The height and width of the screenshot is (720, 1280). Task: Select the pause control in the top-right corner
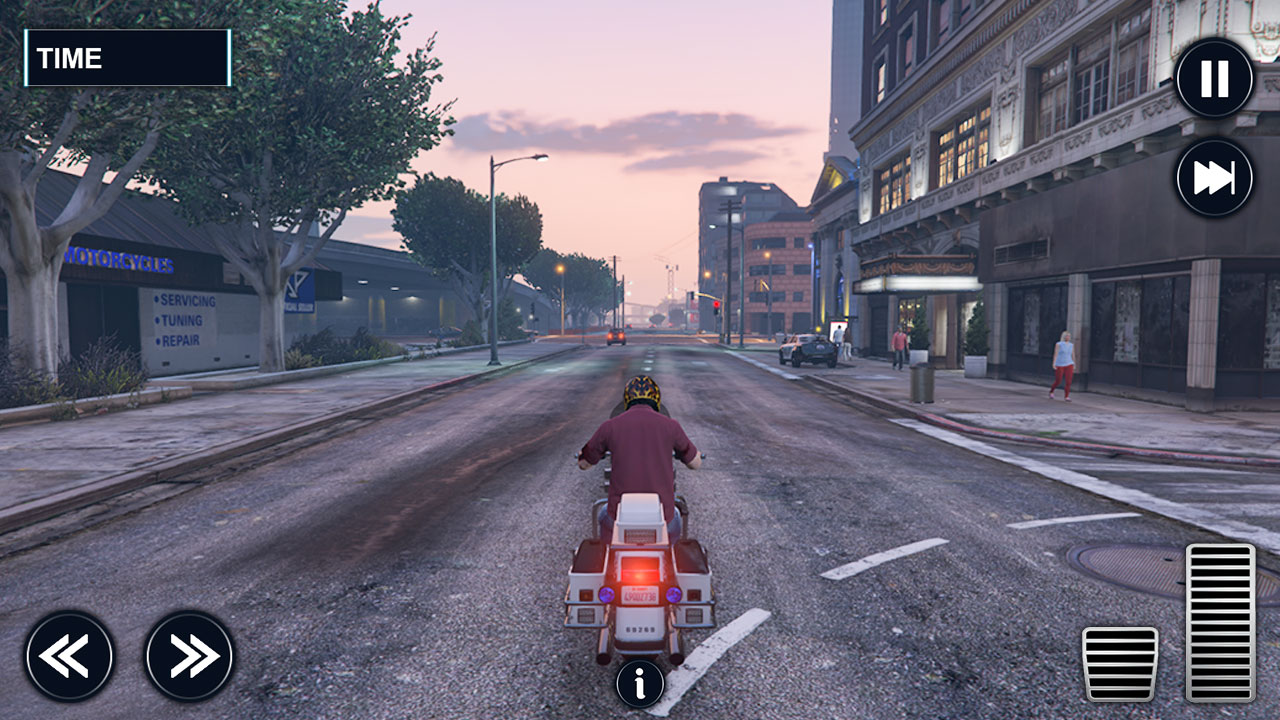[1215, 79]
